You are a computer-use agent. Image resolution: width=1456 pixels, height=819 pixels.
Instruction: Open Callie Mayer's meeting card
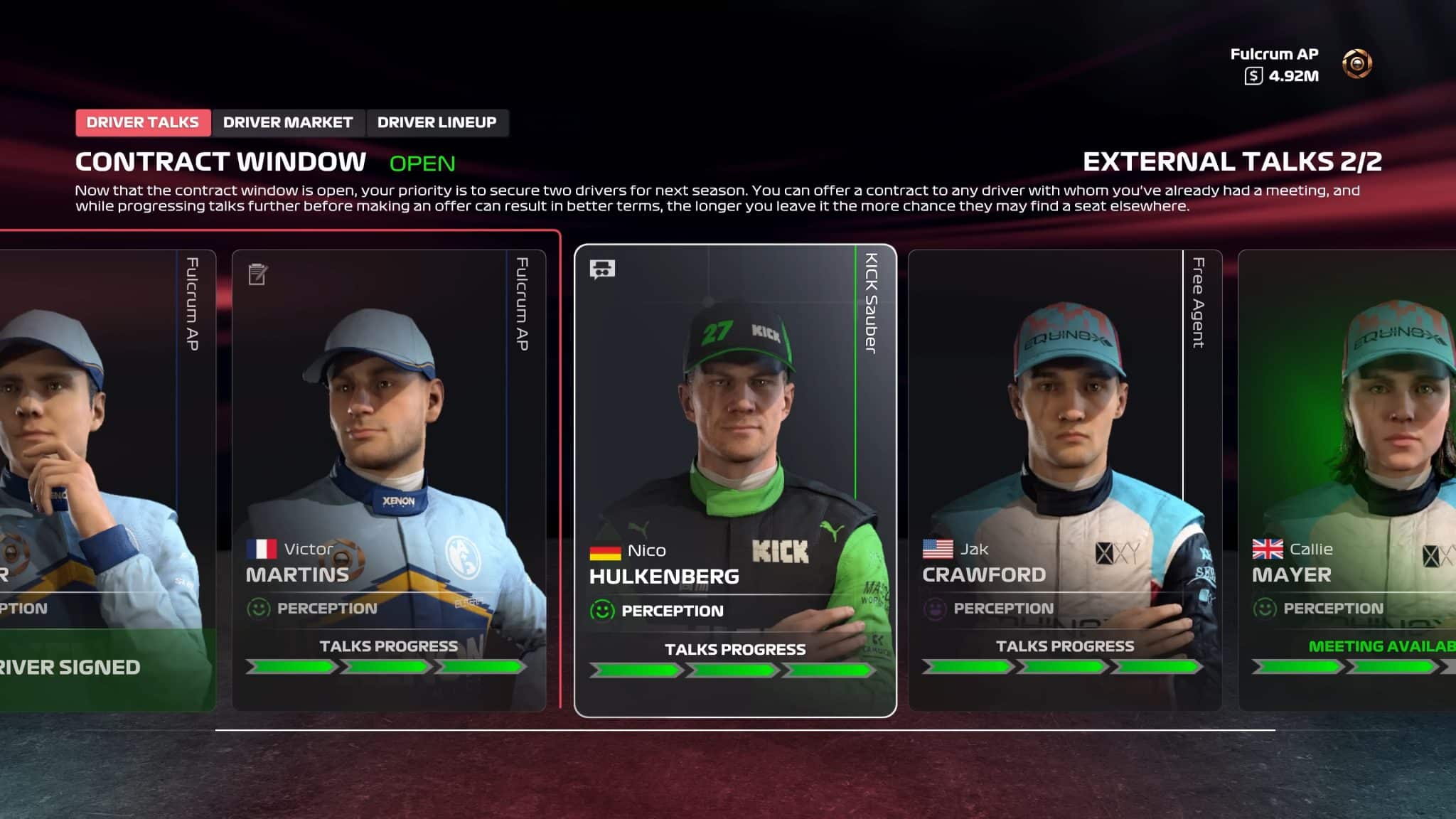(x=1347, y=480)
